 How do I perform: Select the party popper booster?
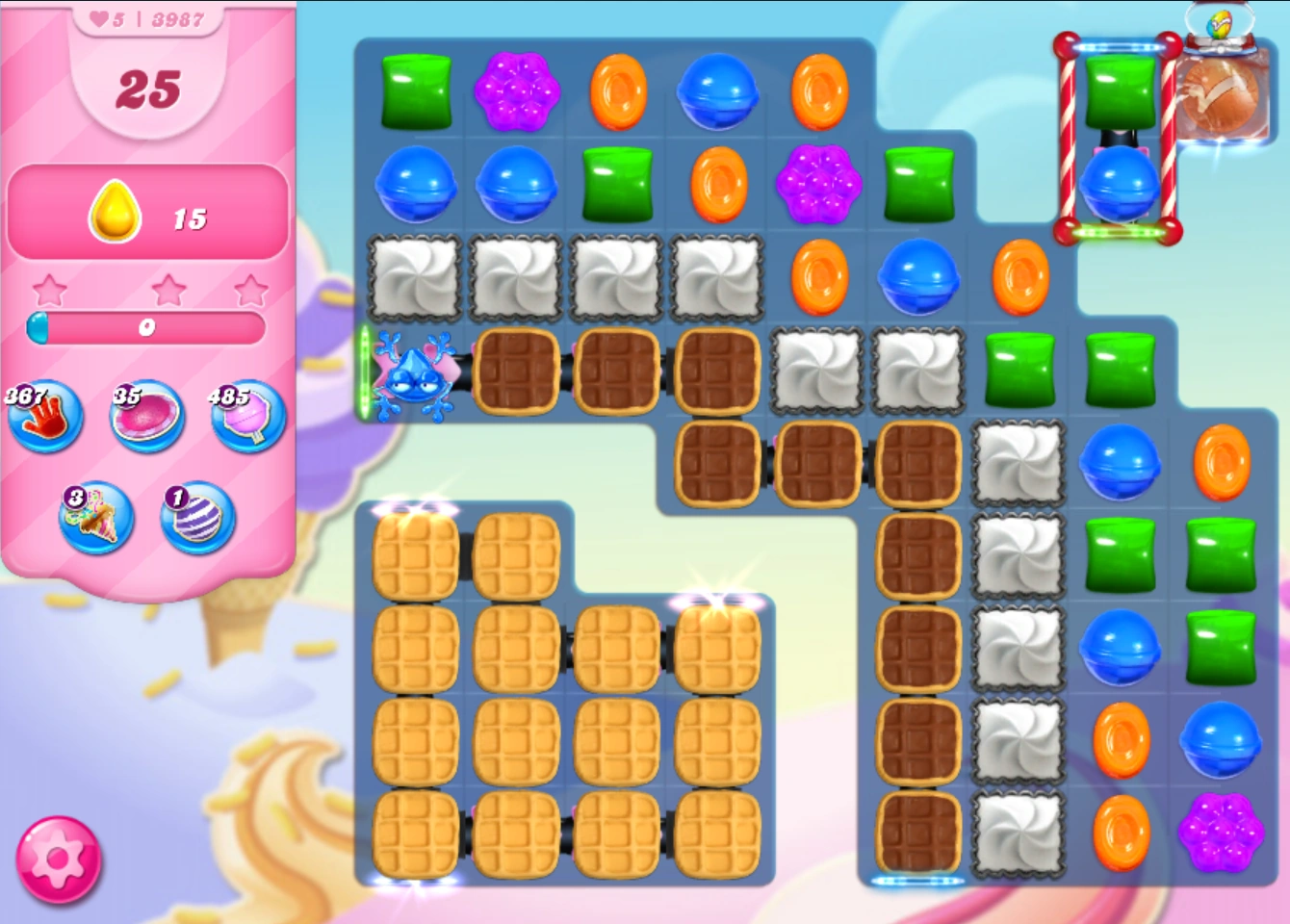pyautogui.click(x=96, y=520)
